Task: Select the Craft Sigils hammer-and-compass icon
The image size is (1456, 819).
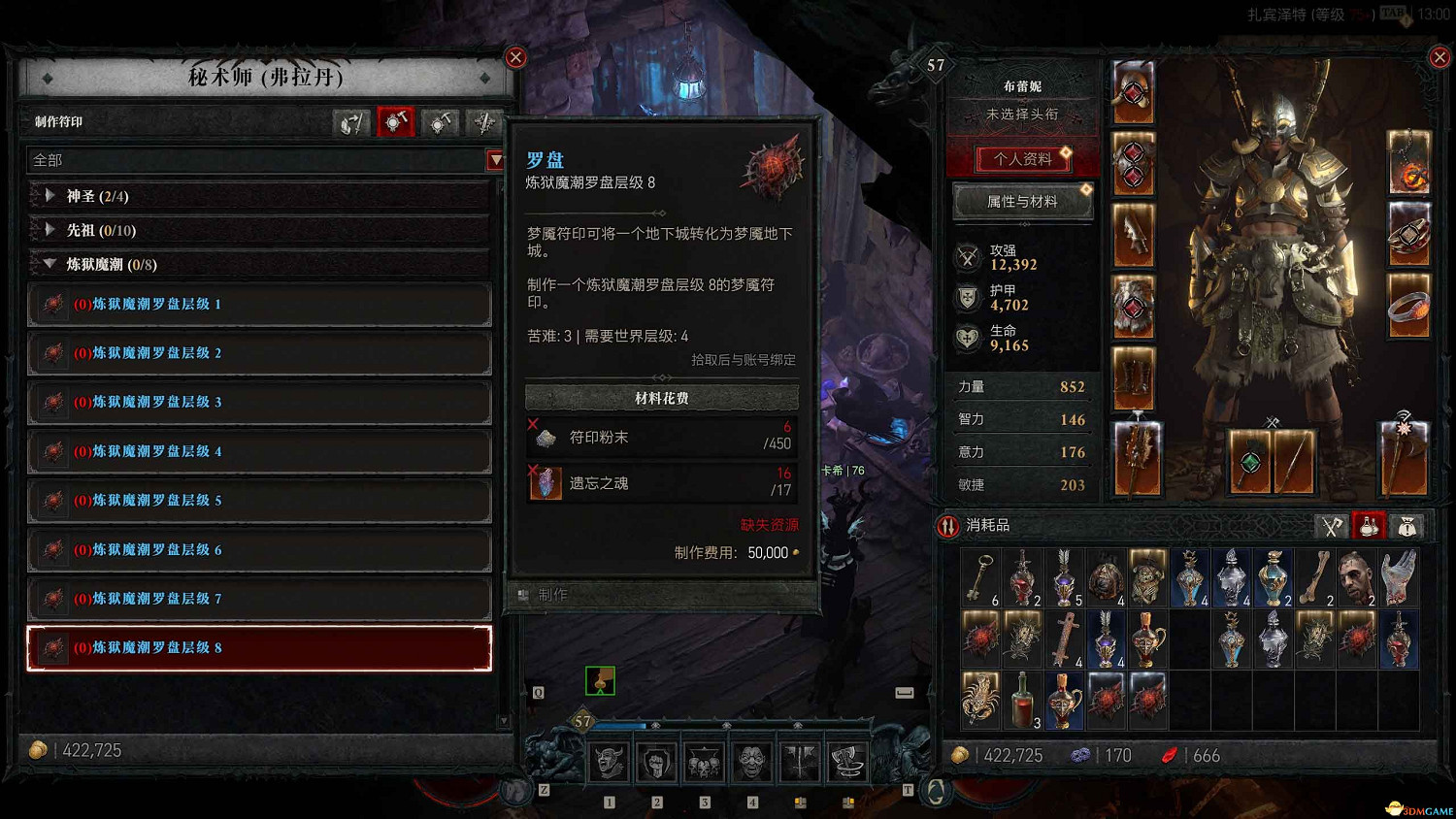Action: click(395, 122)
